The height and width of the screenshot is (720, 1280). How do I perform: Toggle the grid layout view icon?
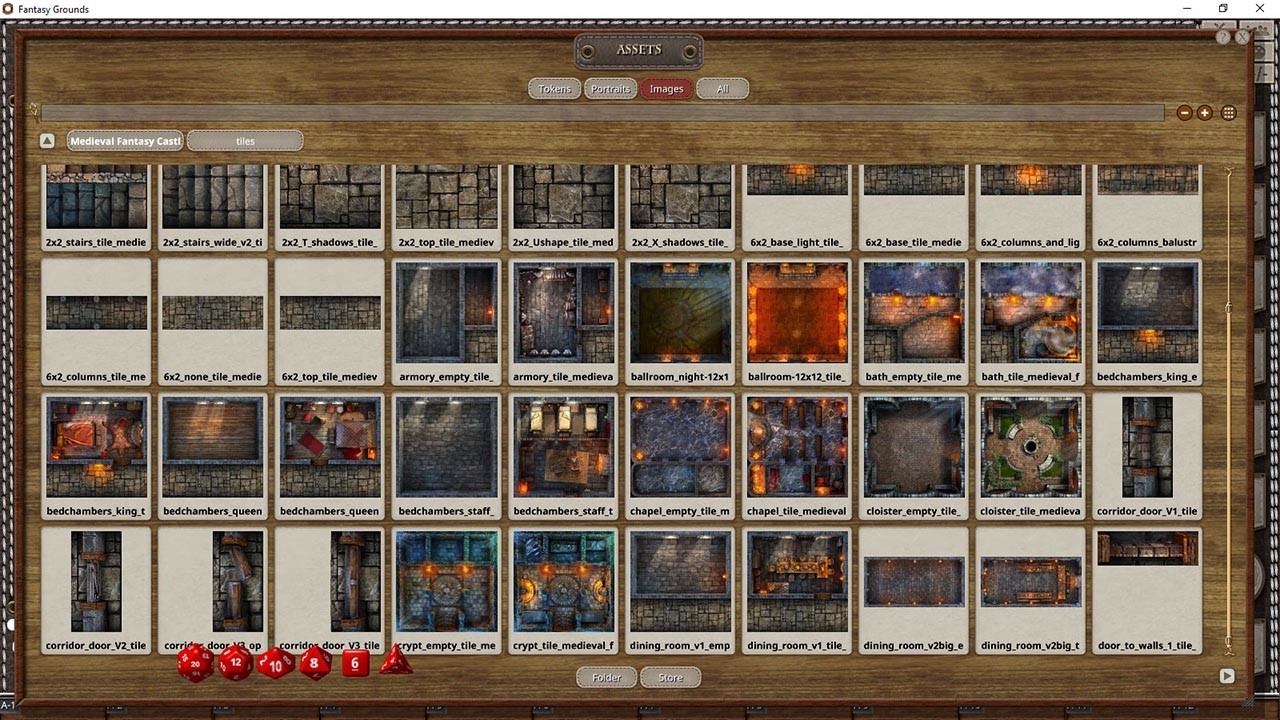point(1229,113)
